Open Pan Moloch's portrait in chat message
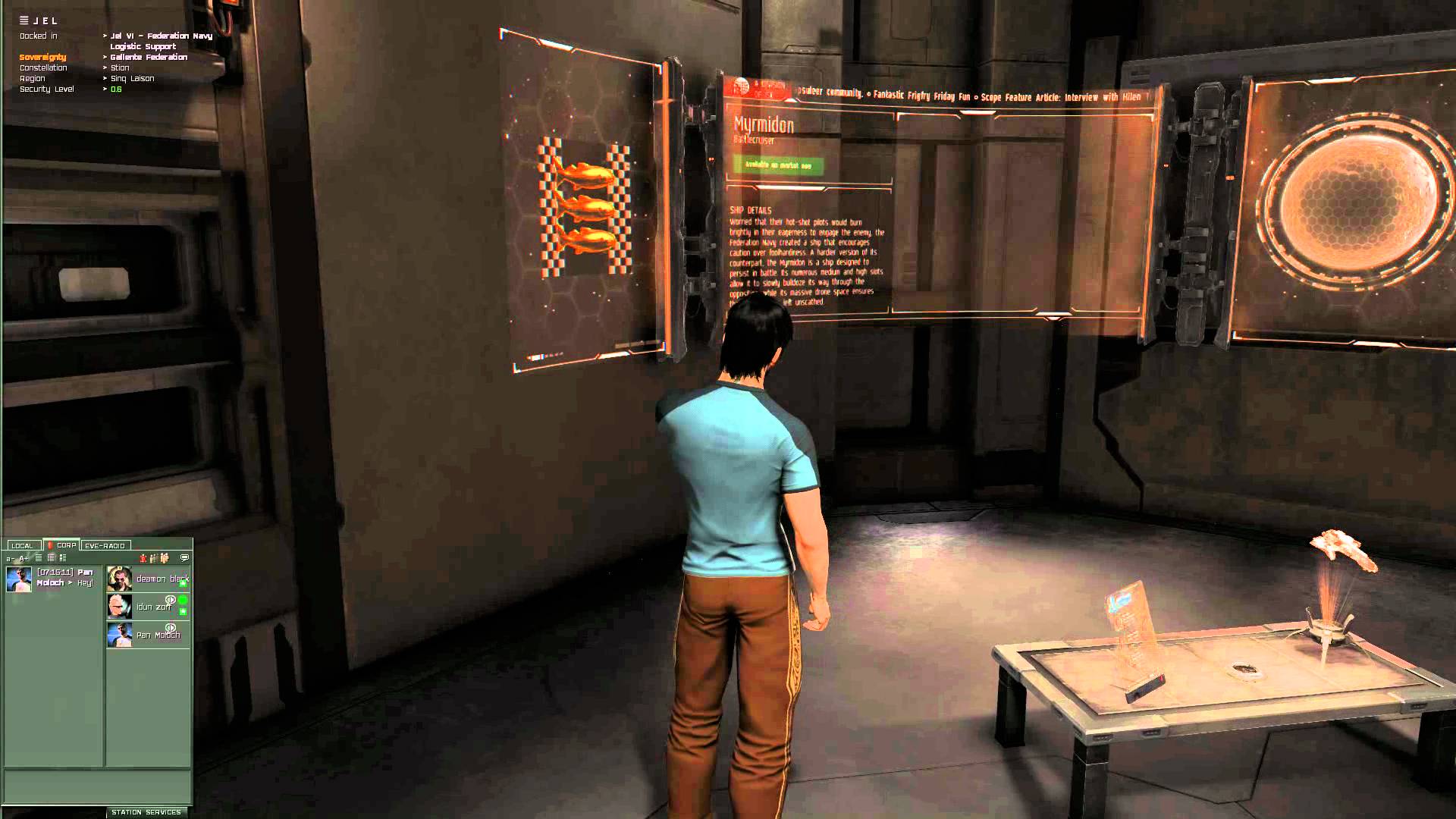Screen dimensions: 1456x819 pos(19,579)
